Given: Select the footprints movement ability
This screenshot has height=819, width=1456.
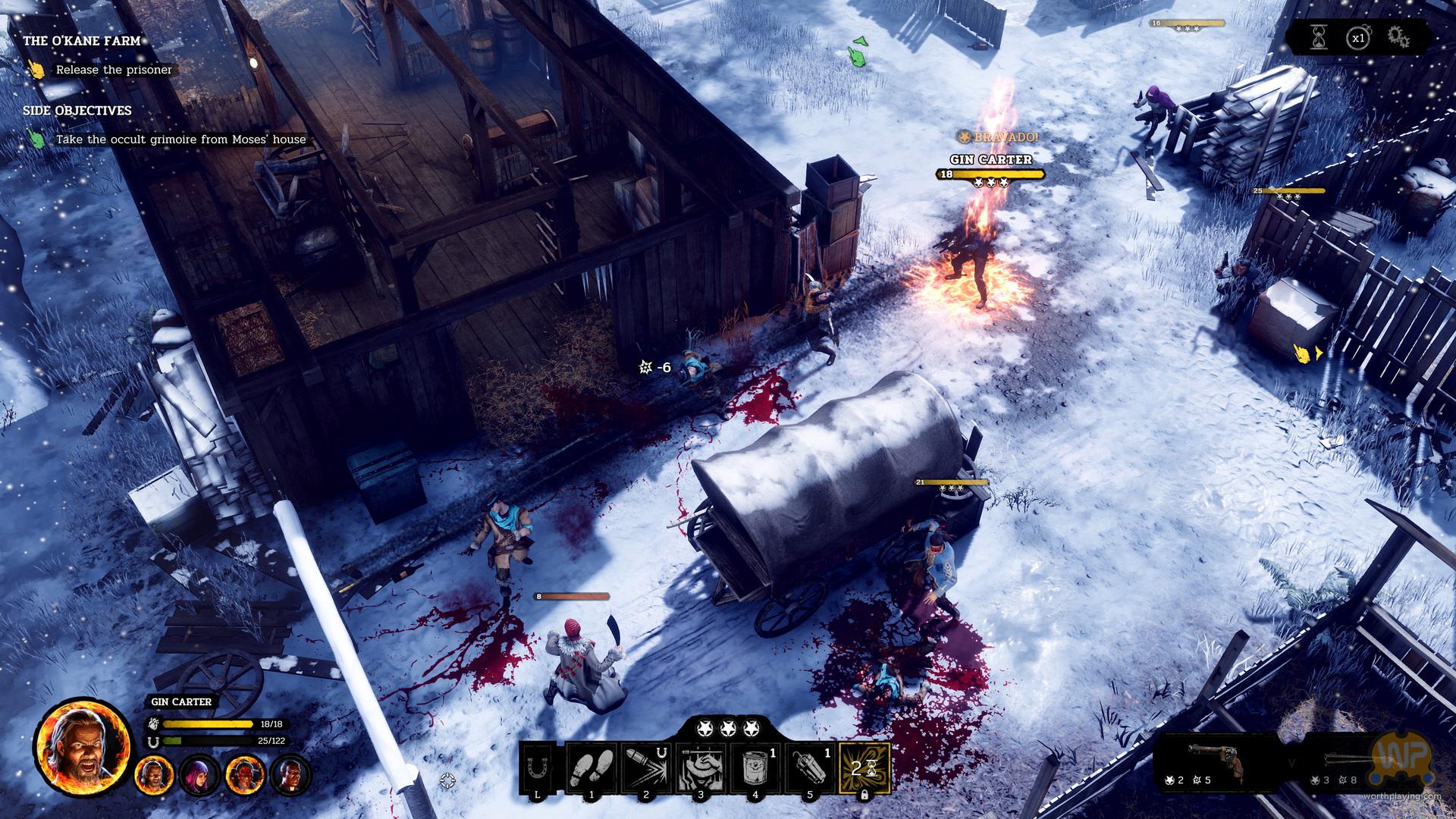Looking at the screenshot, I should [x=591, y=768].
